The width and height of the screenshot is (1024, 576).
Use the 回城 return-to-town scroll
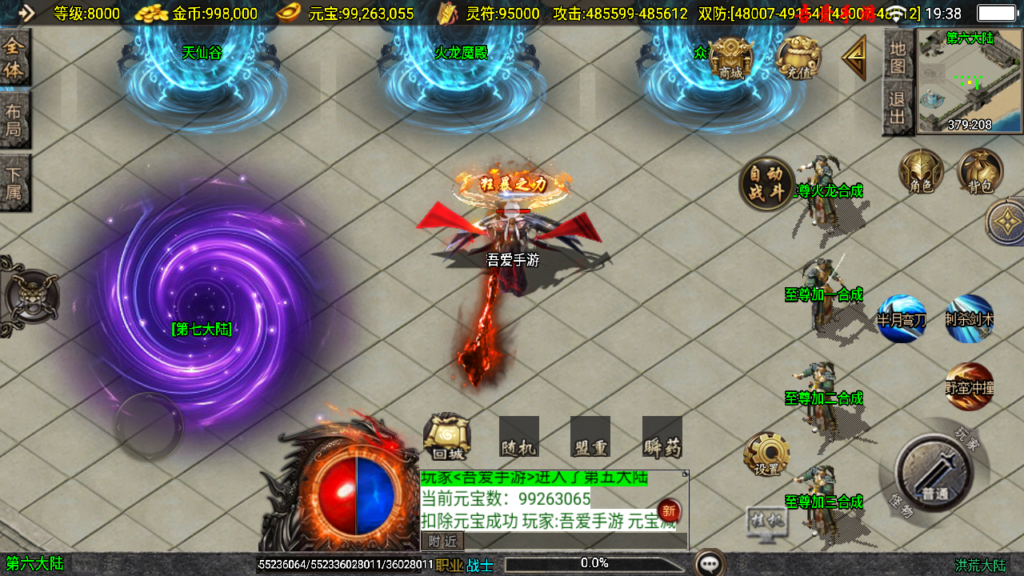tap(447, 436)
